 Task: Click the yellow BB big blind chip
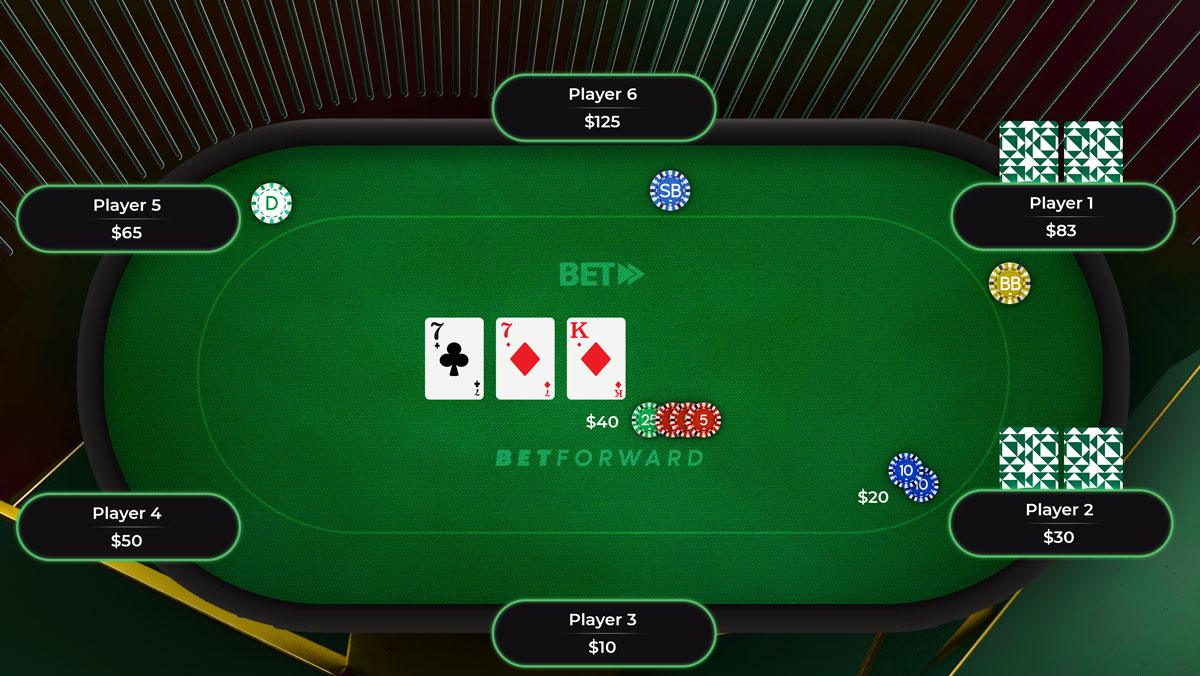point(1009,284)
